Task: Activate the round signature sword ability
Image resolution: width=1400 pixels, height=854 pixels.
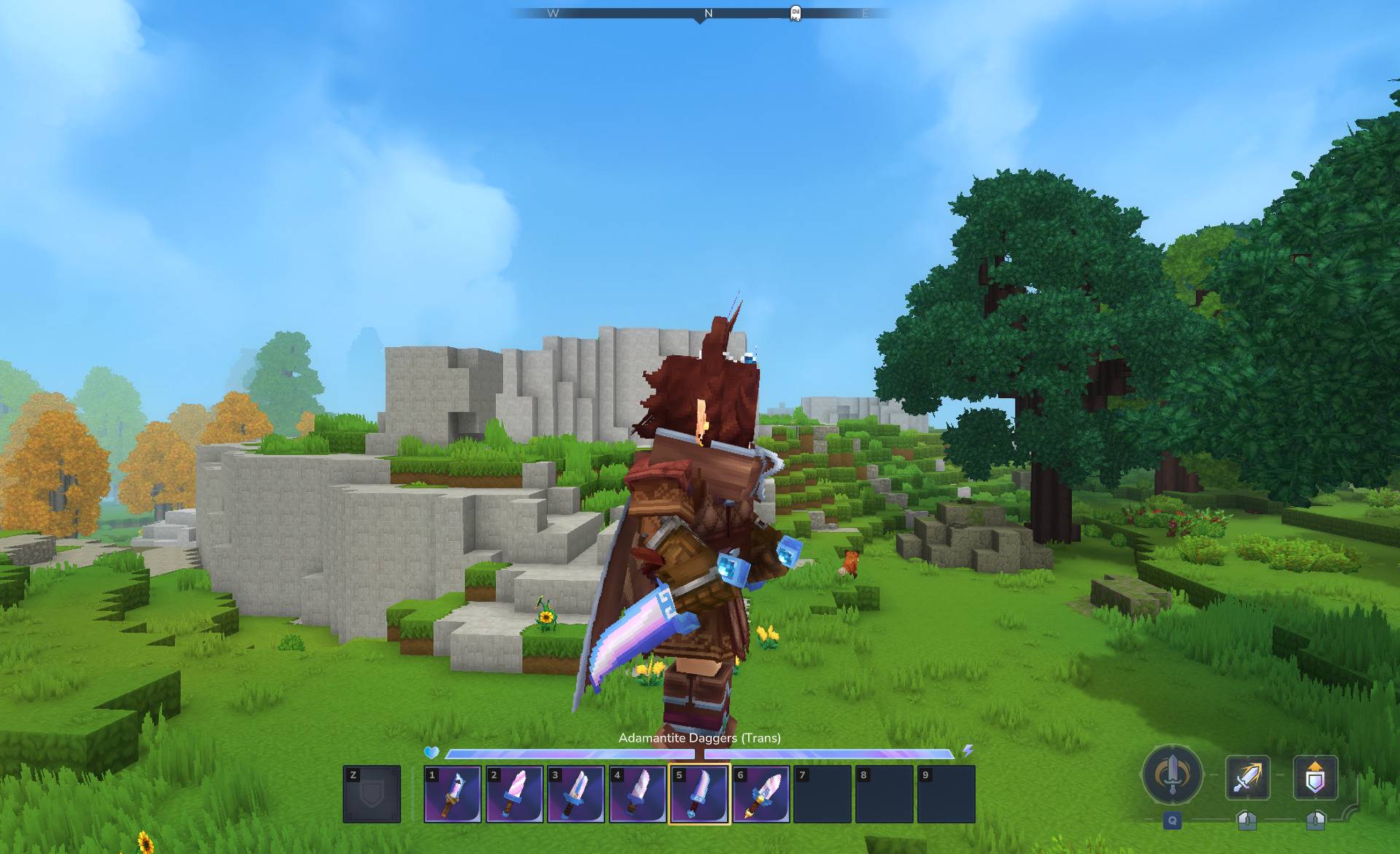Action: point(1172,775)
